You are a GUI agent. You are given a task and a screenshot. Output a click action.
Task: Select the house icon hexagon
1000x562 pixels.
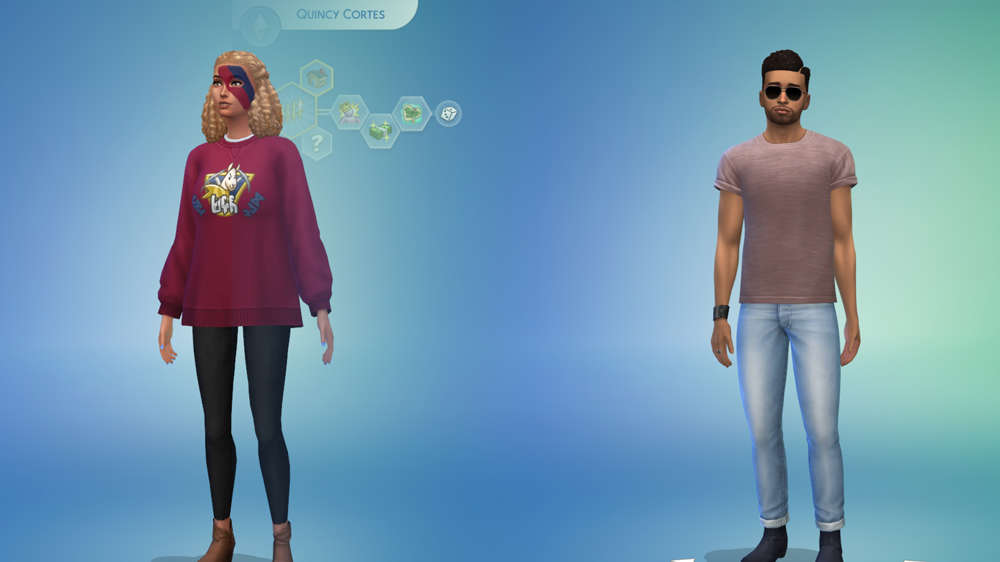tap(316, 77)
